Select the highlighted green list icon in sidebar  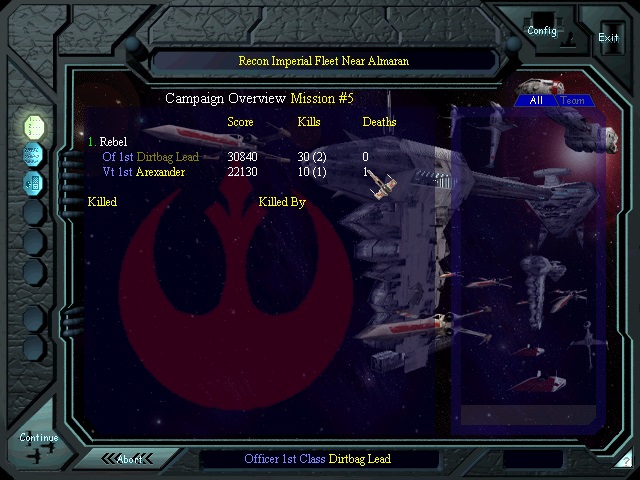34,127
